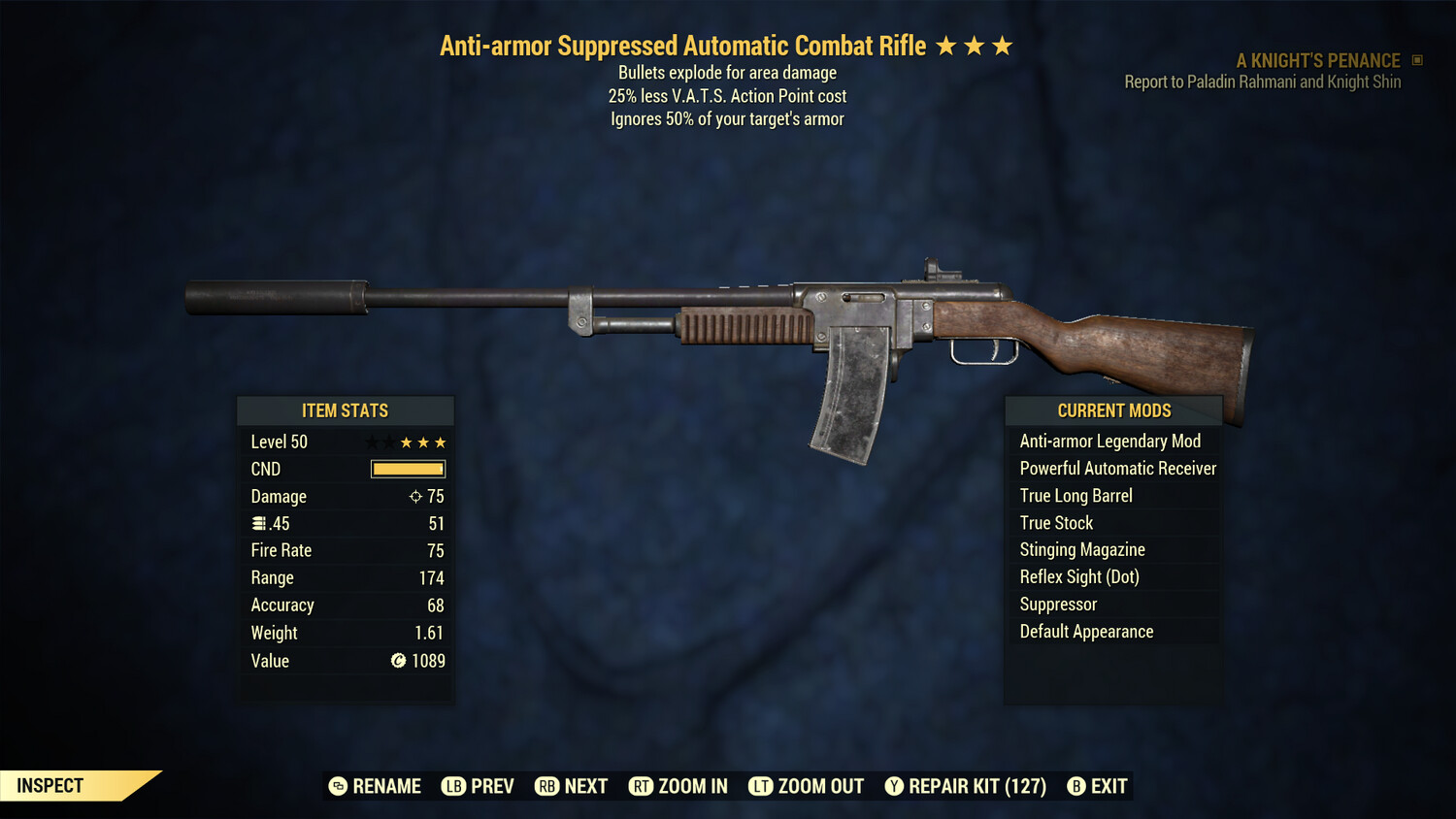Toggle the third star next to Level 50
This screenshot has width=1456, height=819.
click(442, 442)
